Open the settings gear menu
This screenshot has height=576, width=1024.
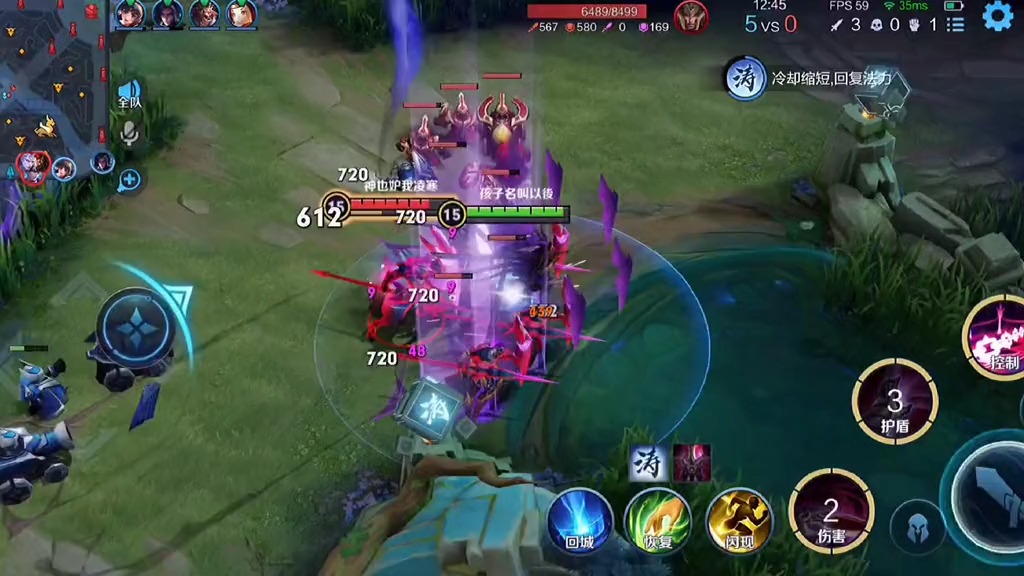997,16
